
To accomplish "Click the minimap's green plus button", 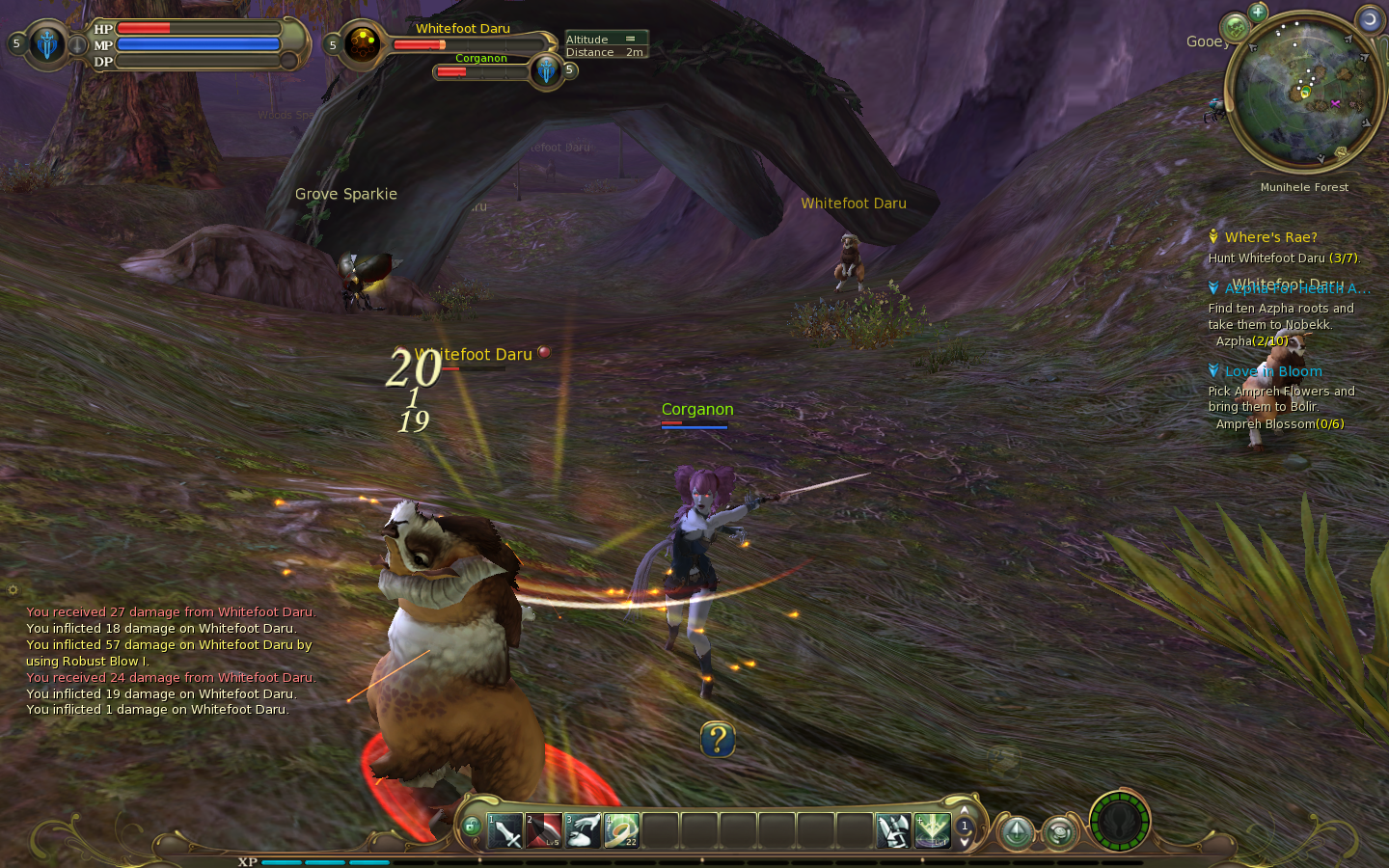I will click(x=1258, y=13).
